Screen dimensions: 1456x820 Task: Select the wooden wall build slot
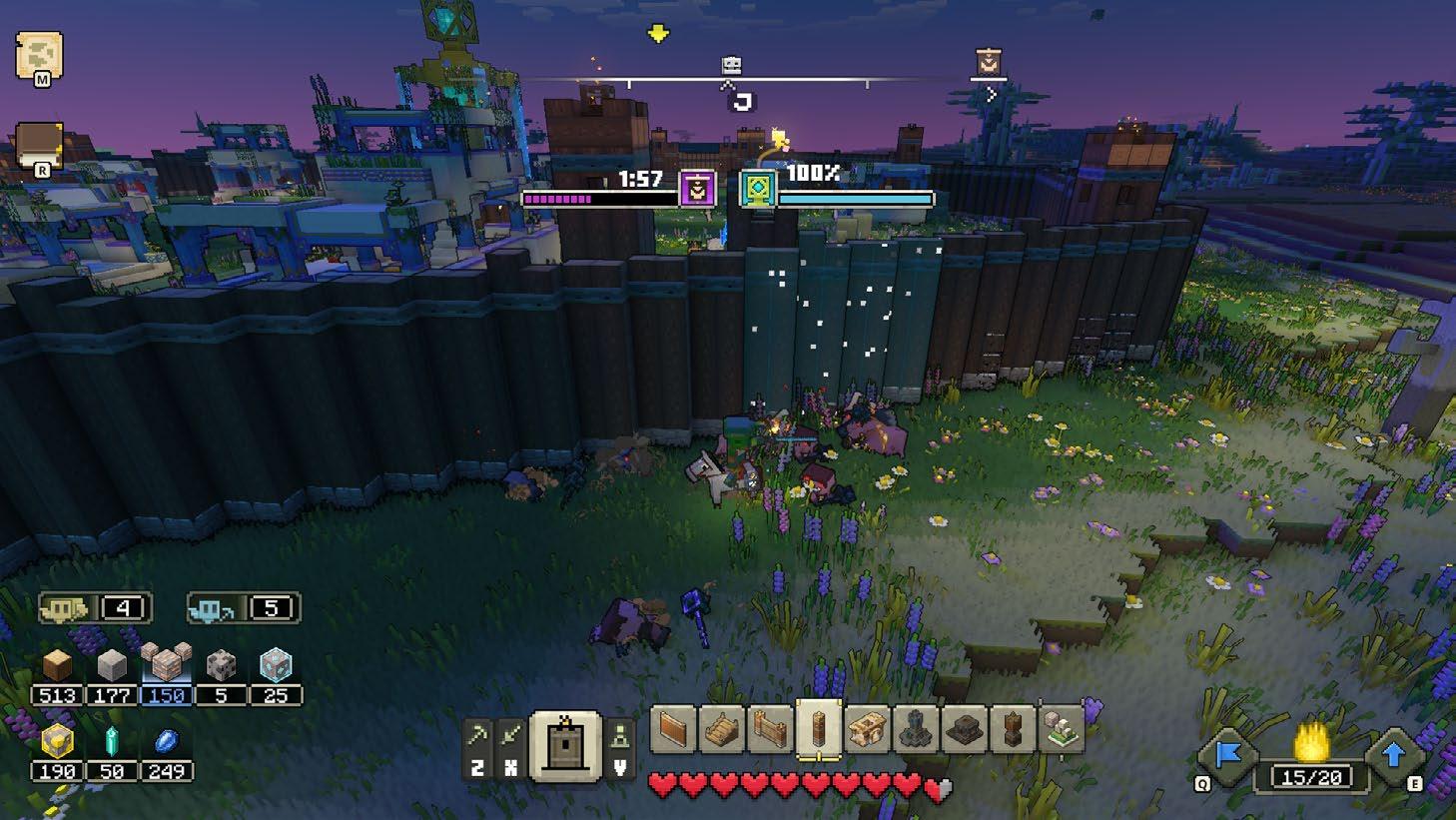point(673,728)
